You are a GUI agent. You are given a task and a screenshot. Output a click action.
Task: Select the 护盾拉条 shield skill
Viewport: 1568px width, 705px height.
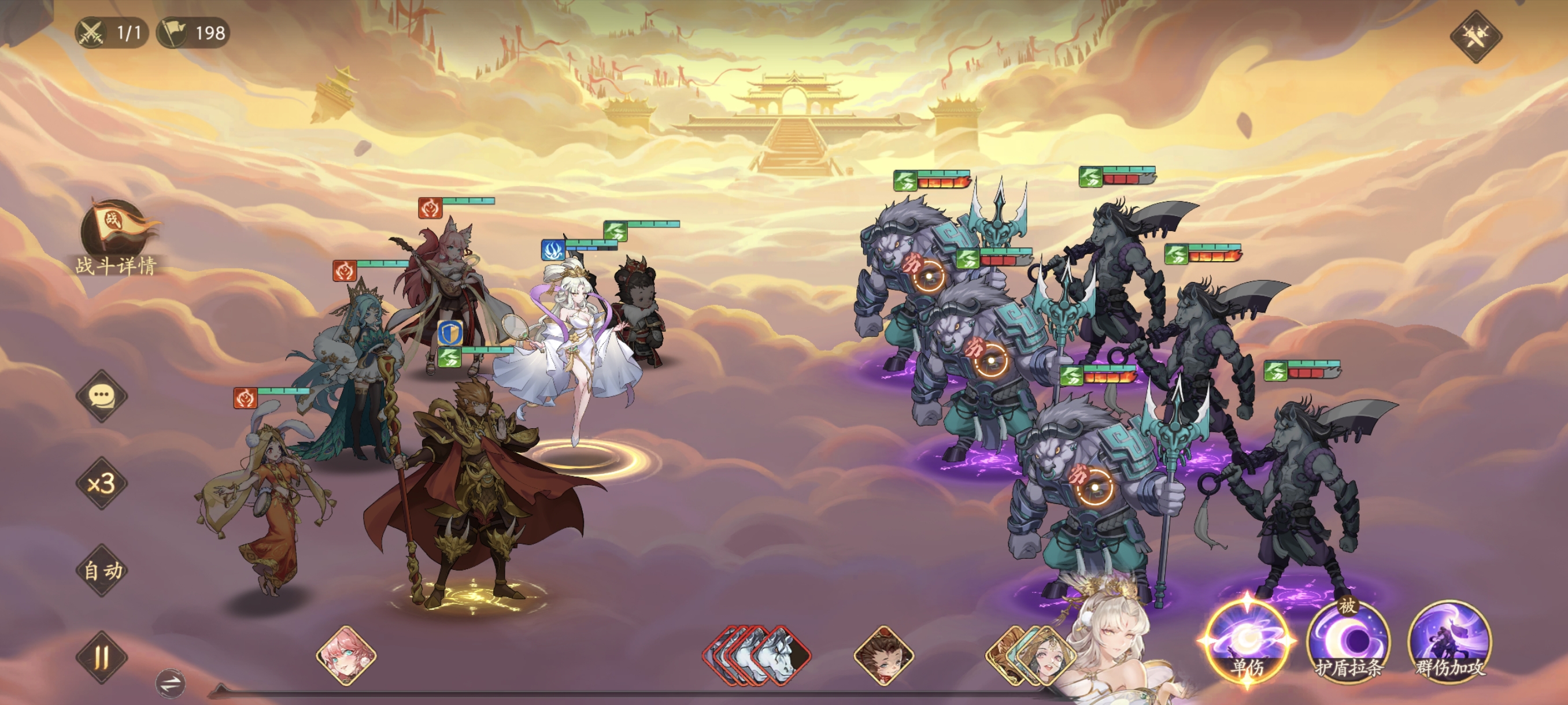pos(1348,642)
